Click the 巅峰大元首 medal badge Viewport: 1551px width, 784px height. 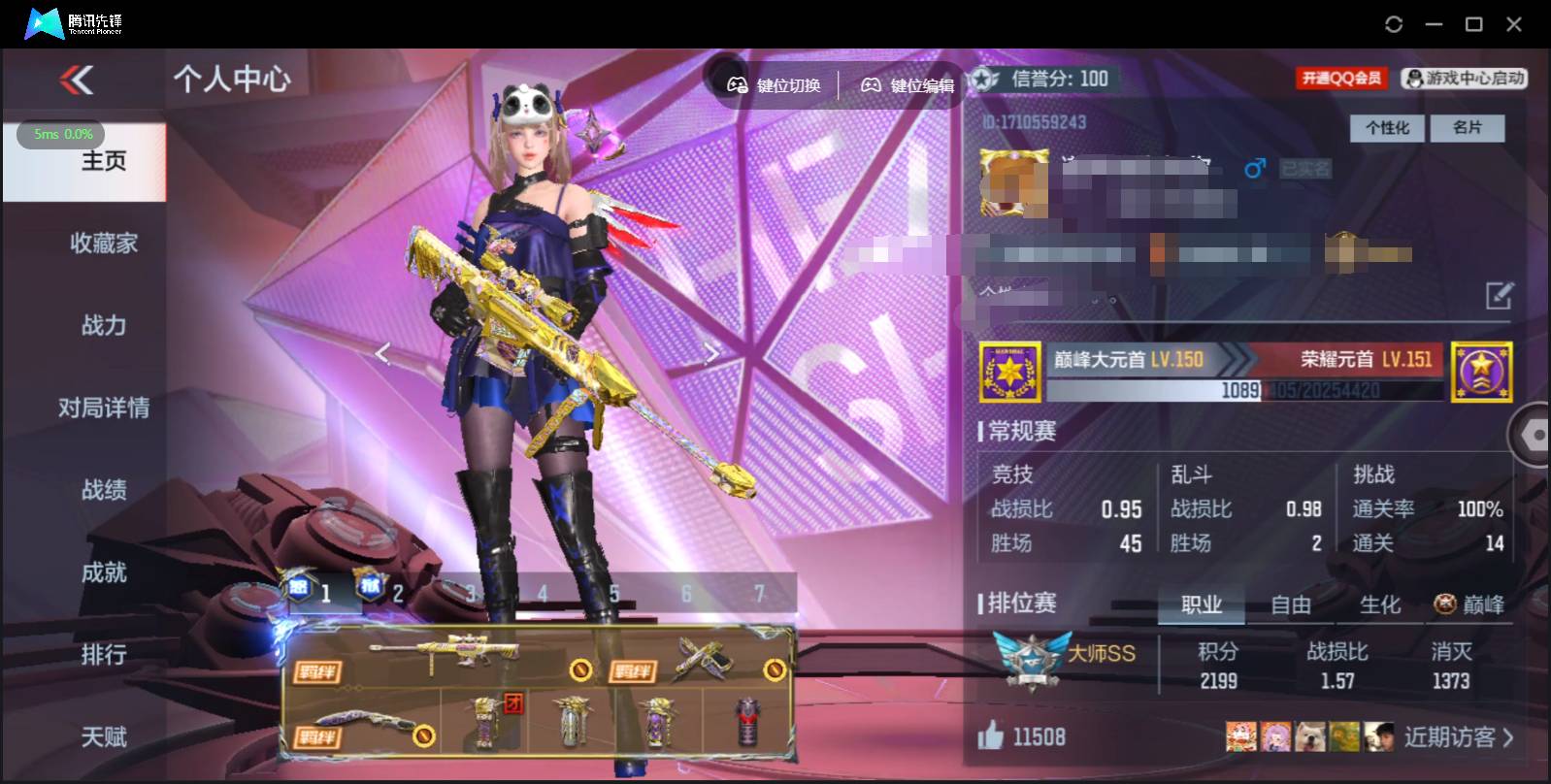click(x=1009, y=374)
